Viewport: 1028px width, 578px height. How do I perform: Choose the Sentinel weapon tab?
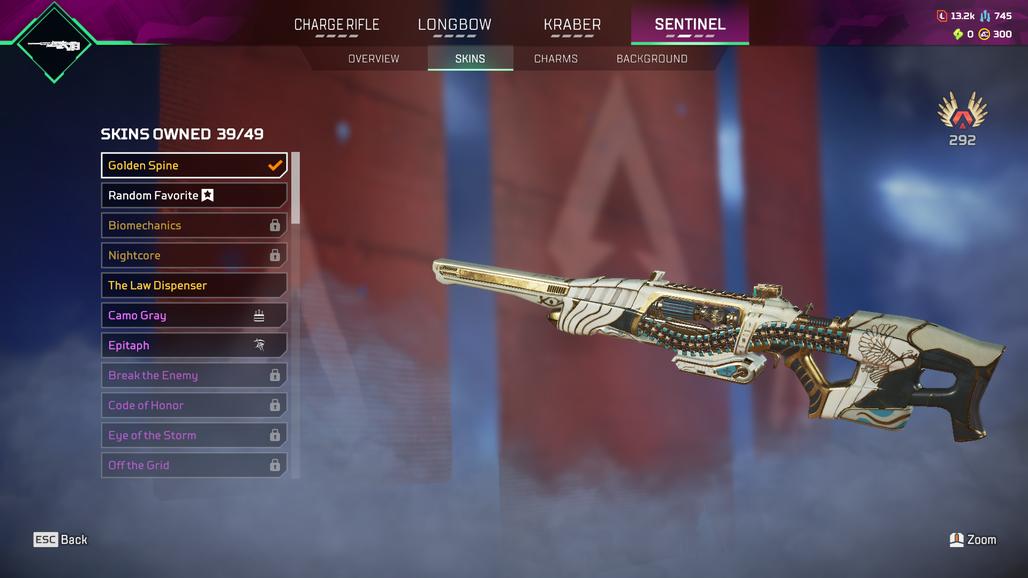[690, 25]
